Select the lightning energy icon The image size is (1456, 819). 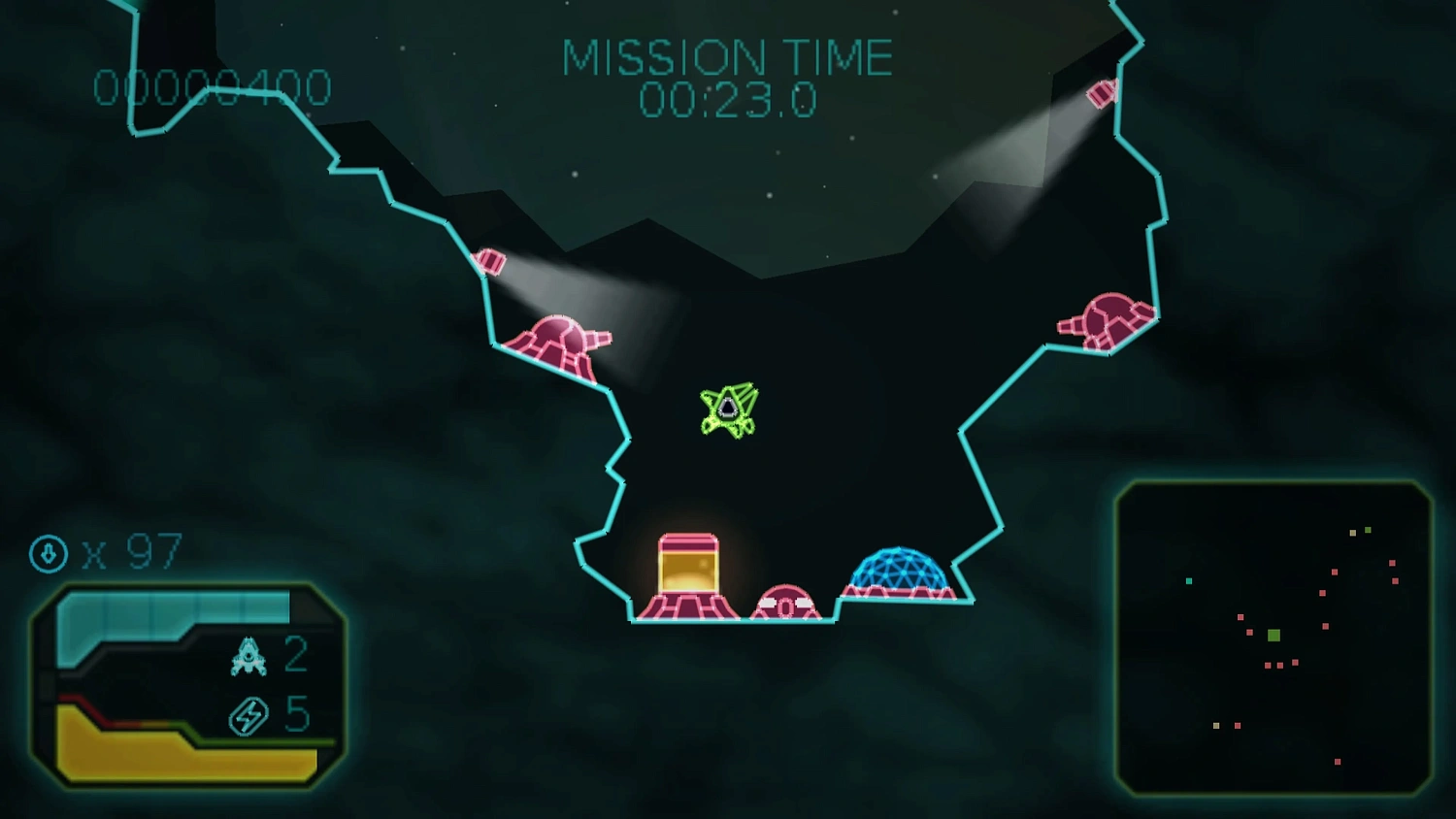(249, 715)
